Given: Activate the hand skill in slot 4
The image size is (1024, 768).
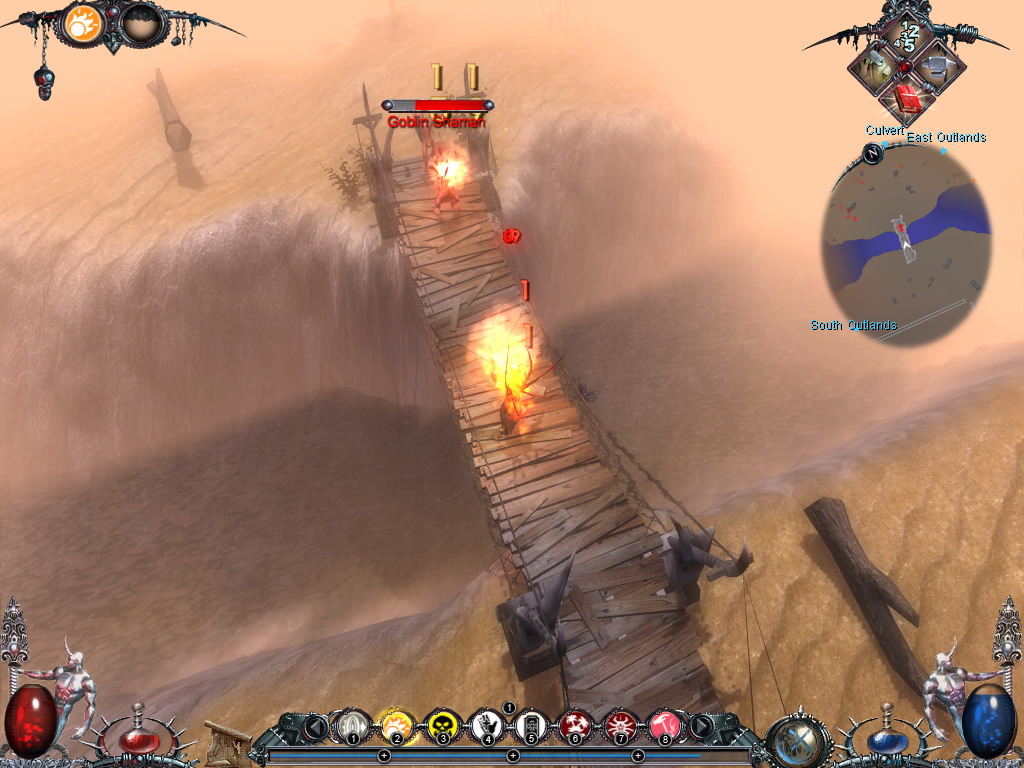Looking at the screenshot, I should pos(486,725).
